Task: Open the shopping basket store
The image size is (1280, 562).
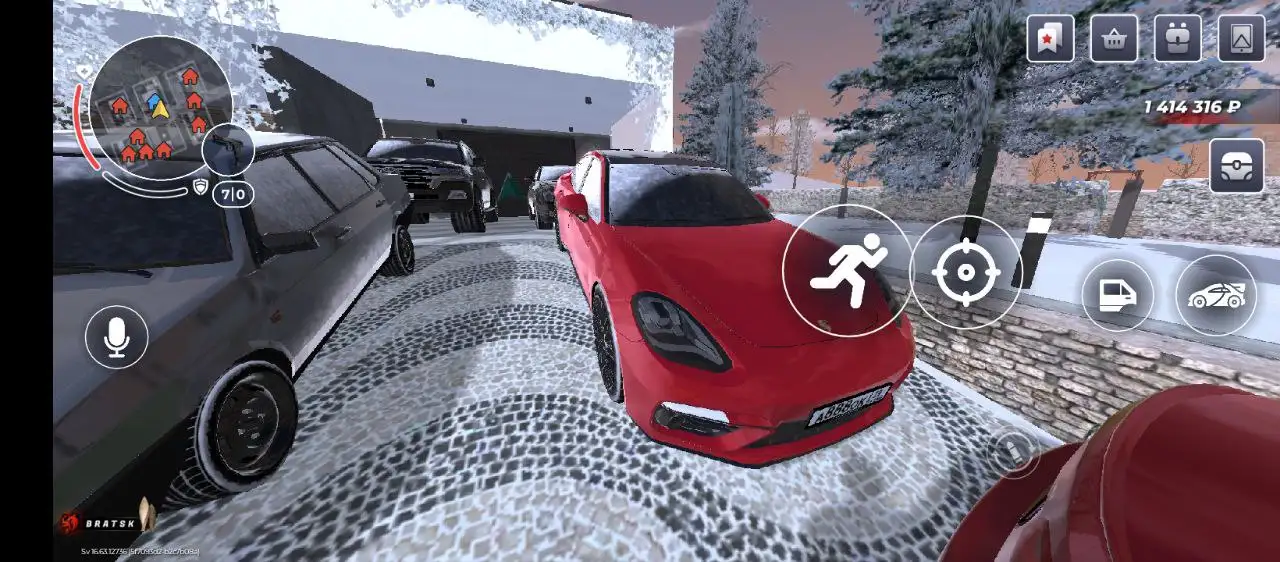Action: coord(1114,39)
